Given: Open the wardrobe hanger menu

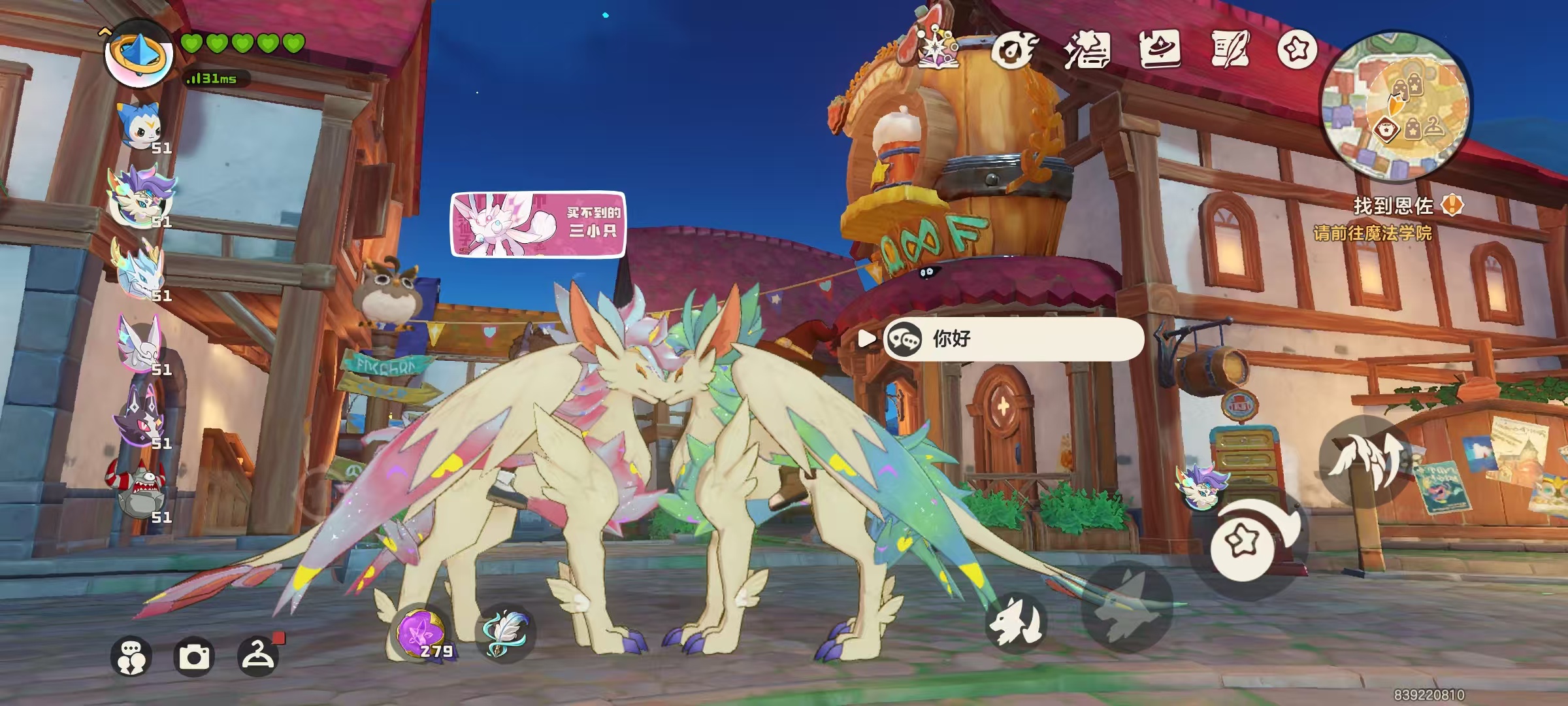Looking at the screenshot, I should pyautogui.click(x=257, y=656).
